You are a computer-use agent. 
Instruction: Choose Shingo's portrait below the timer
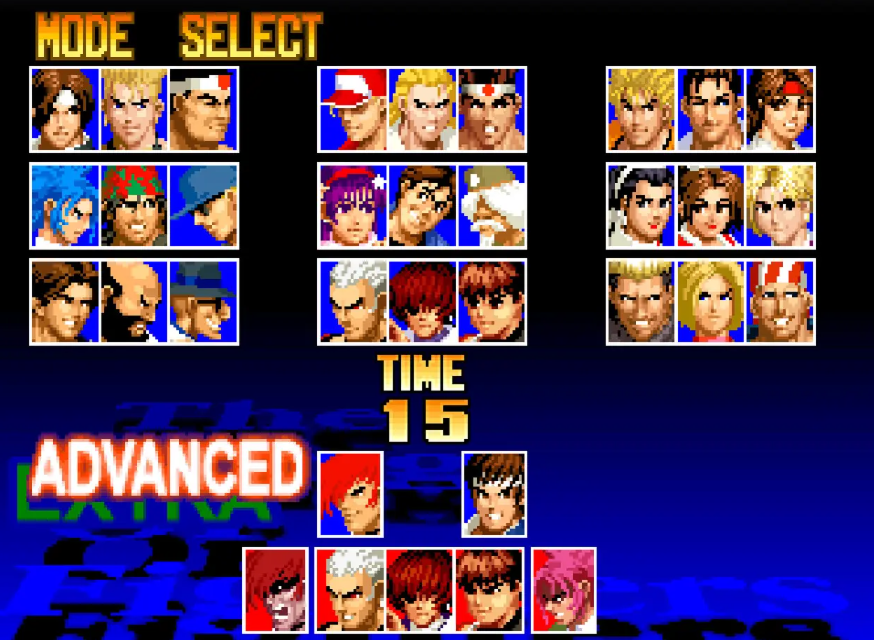coord(494,494)
